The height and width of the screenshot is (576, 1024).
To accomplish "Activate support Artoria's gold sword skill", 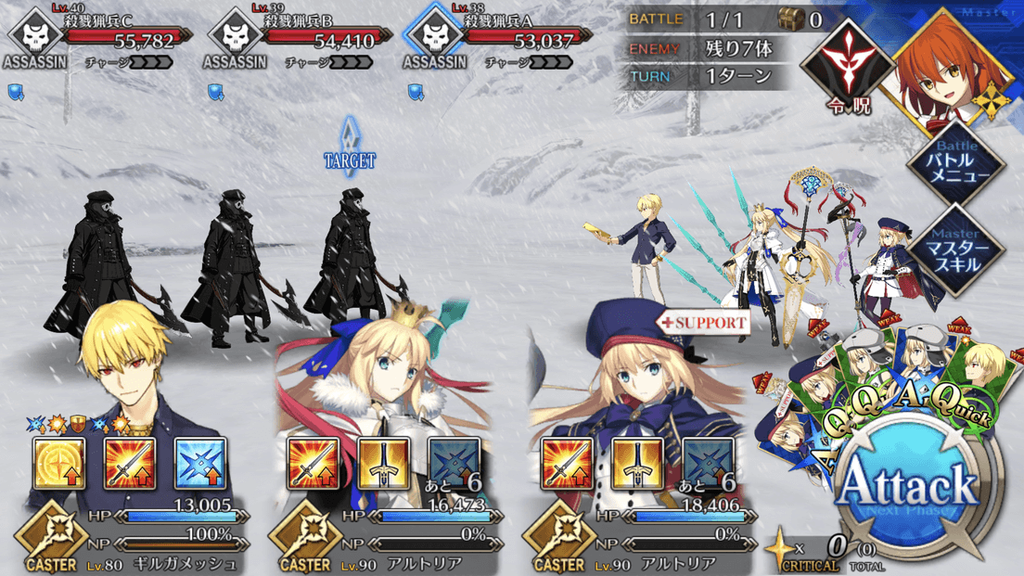I will click(x=636, y=463).
